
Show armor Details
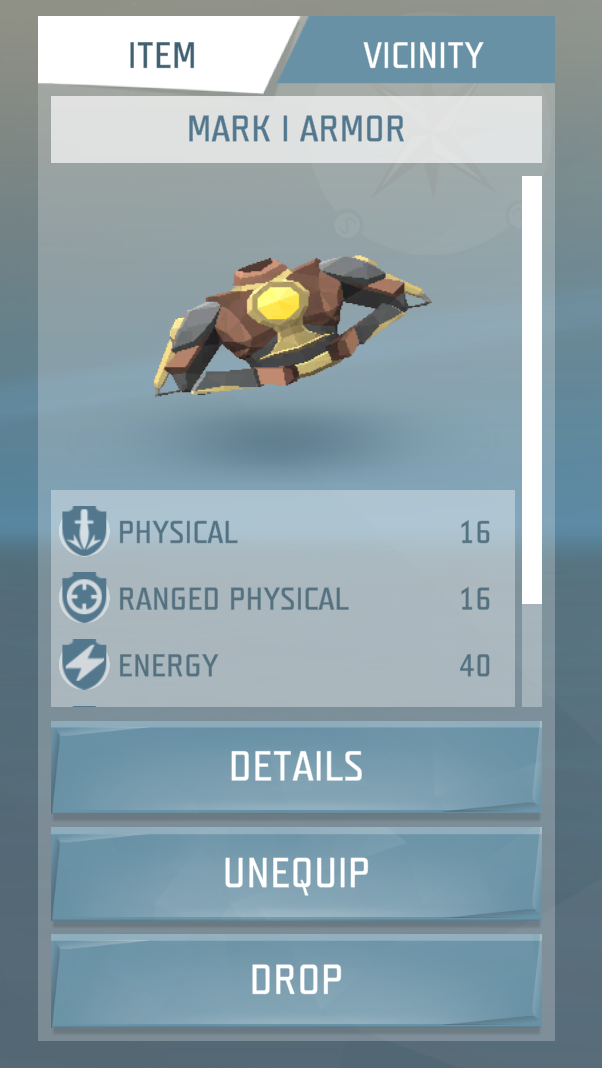coord(296,767)
